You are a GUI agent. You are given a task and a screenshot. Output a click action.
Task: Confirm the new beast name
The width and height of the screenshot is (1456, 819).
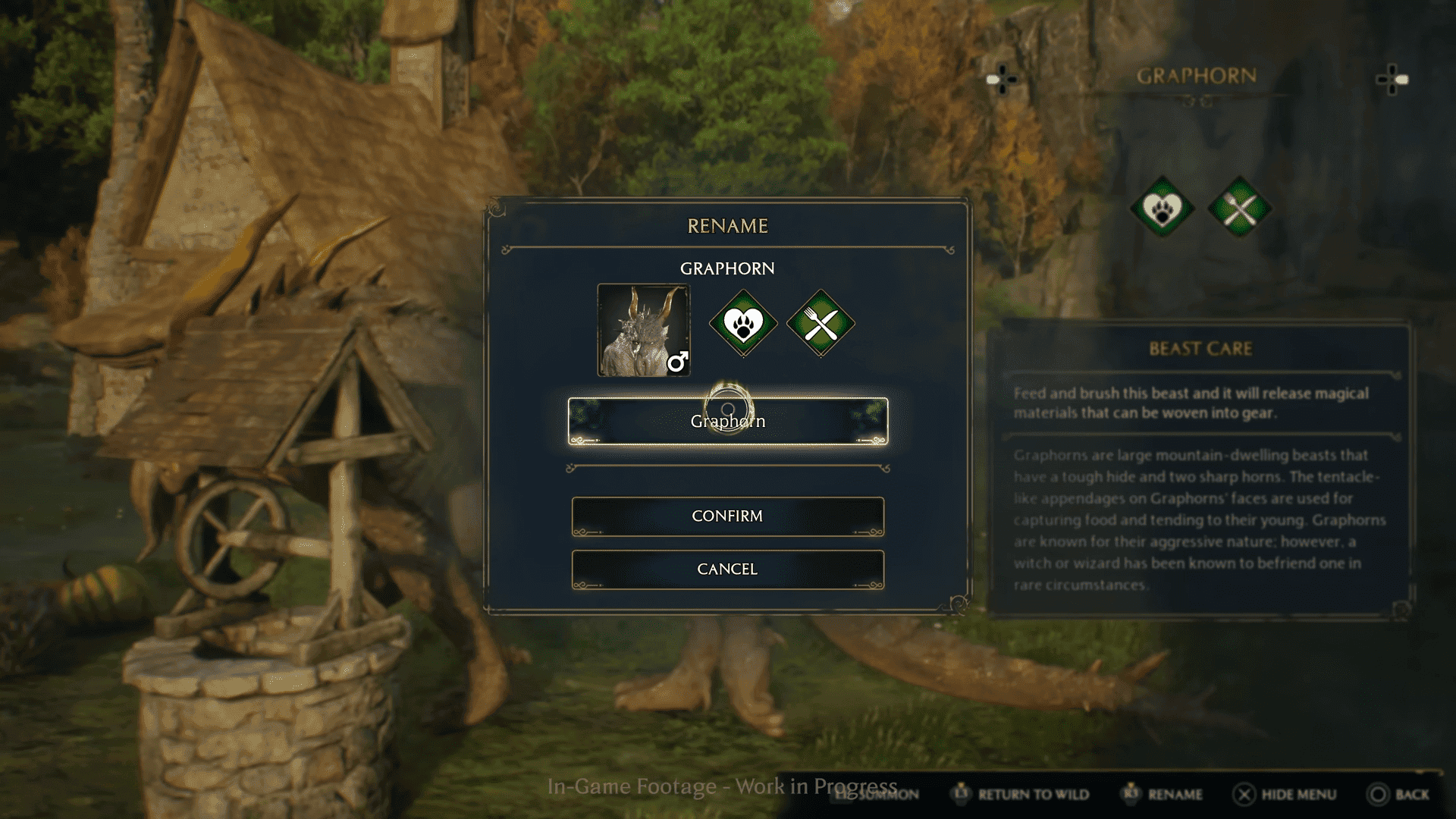(x=727, y=516)
